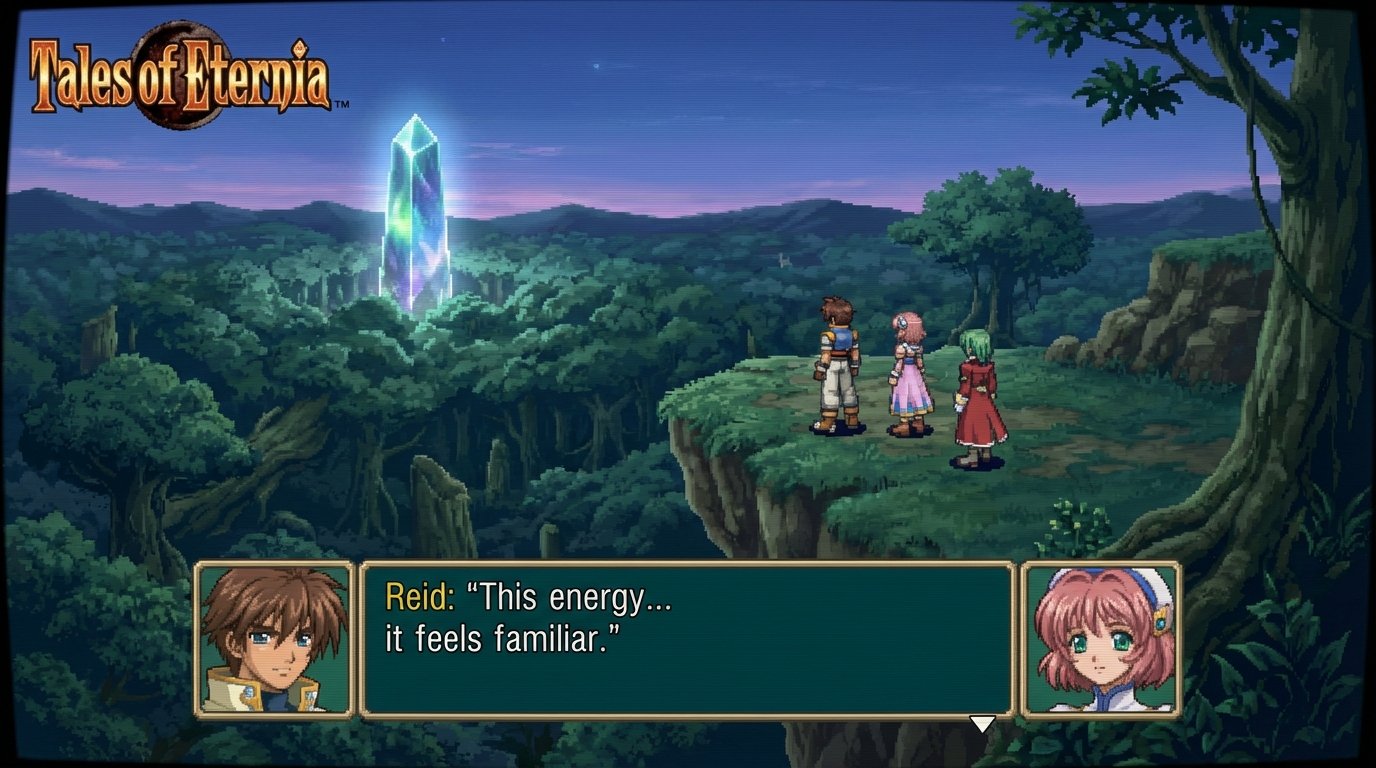Click the Tales of Eternia logo
Image resolution: width=1376 pixels, height=768 pixels.
(x=180, y=70)
